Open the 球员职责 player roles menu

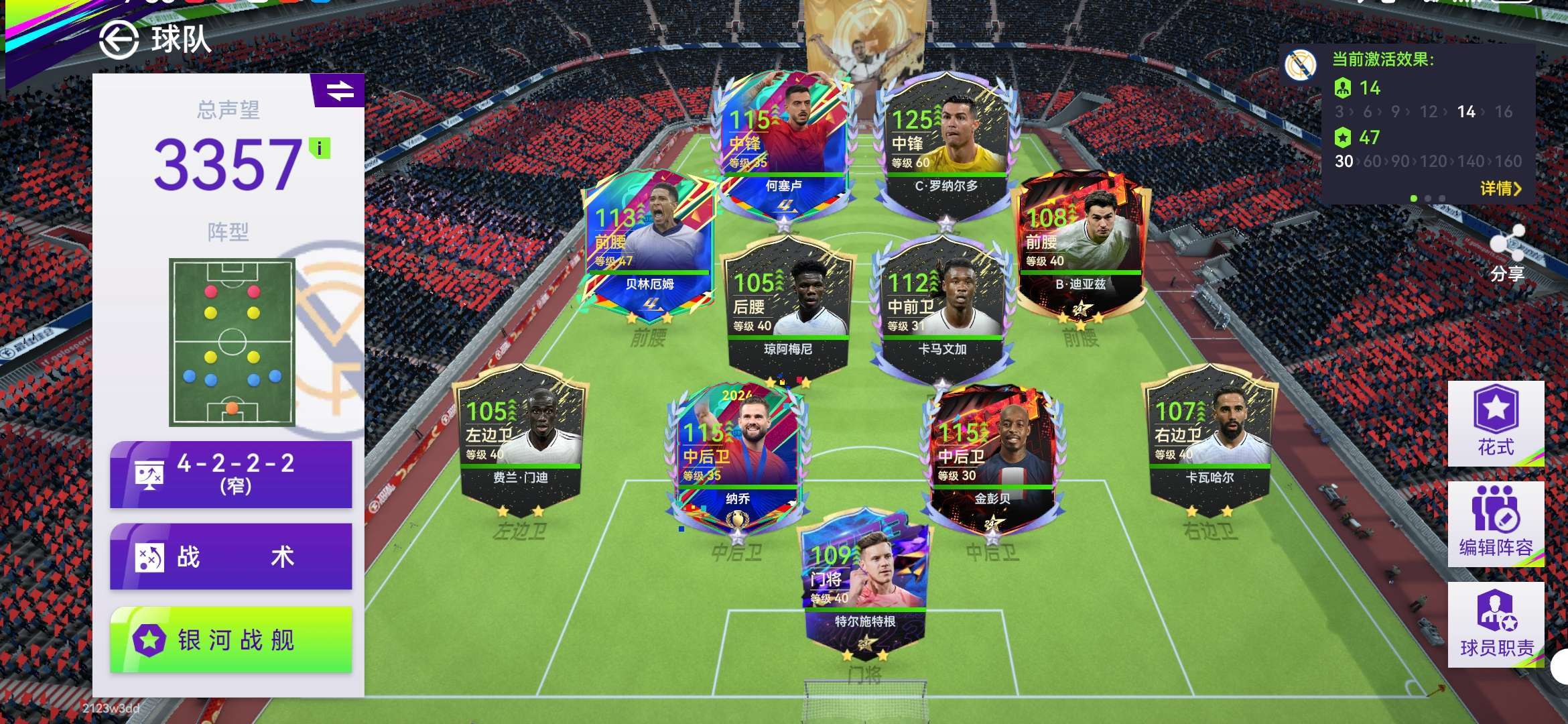[x=1496, y=624]
